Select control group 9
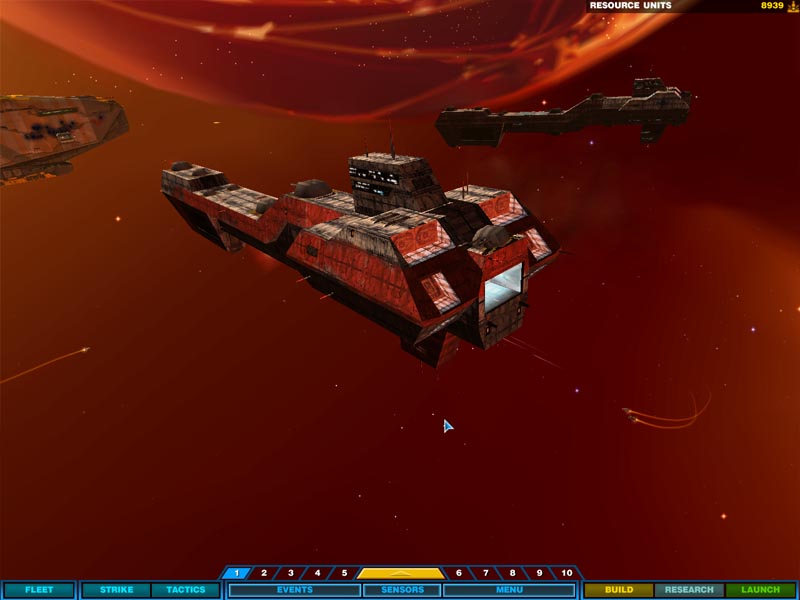 pyautogui.click(x=540, y=573)
